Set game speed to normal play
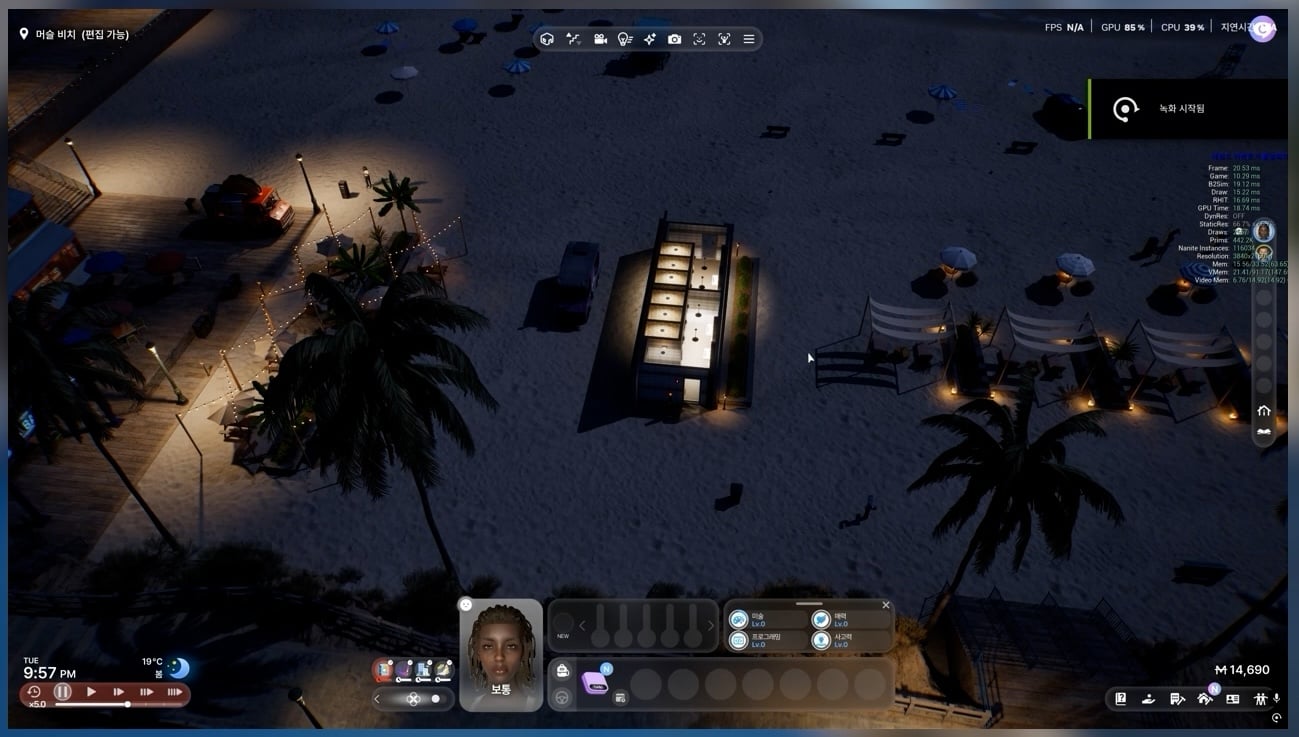Viewport: 1299px width, 737px height. click(91, 692)
